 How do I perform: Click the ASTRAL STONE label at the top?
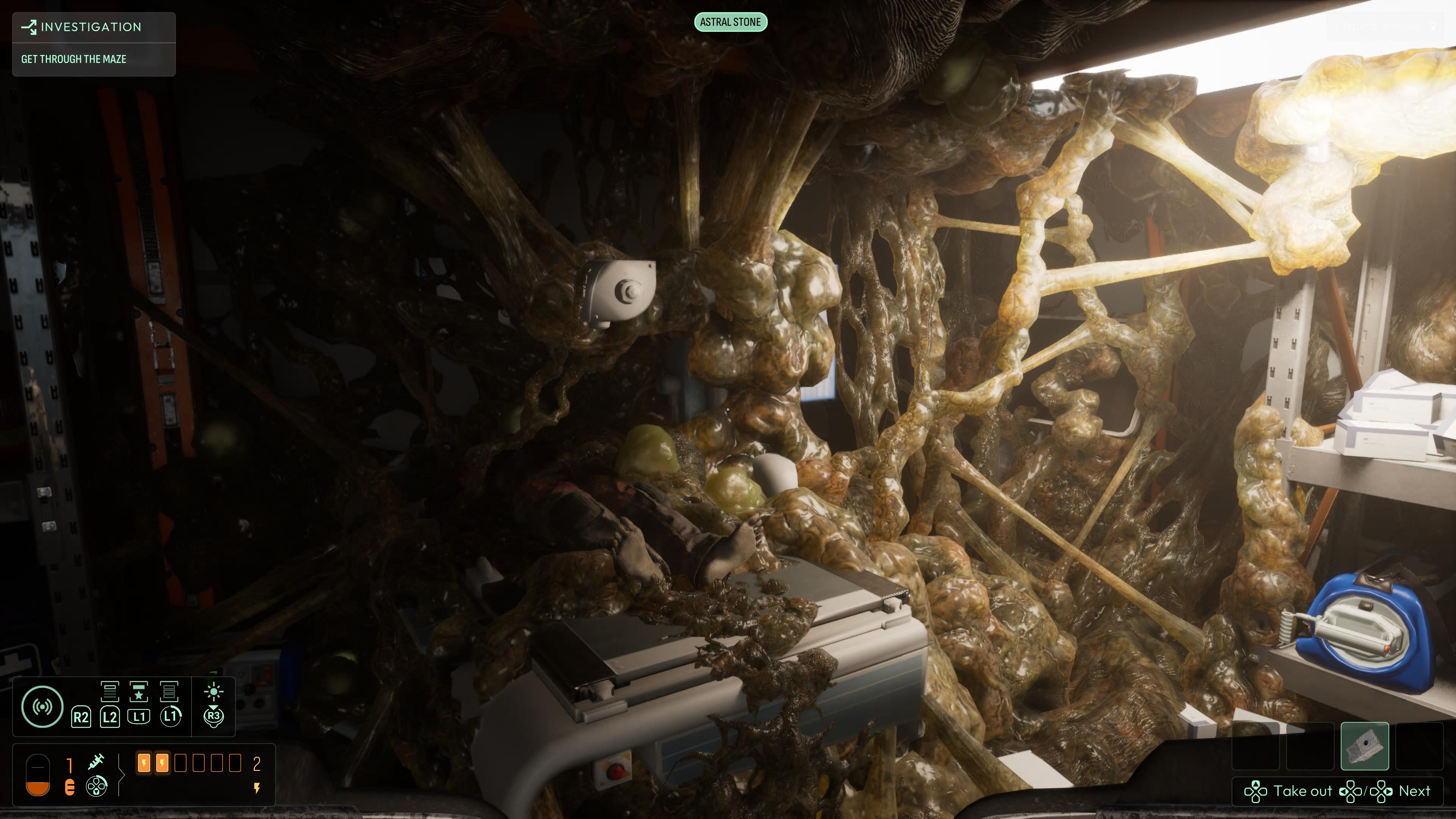731,23
